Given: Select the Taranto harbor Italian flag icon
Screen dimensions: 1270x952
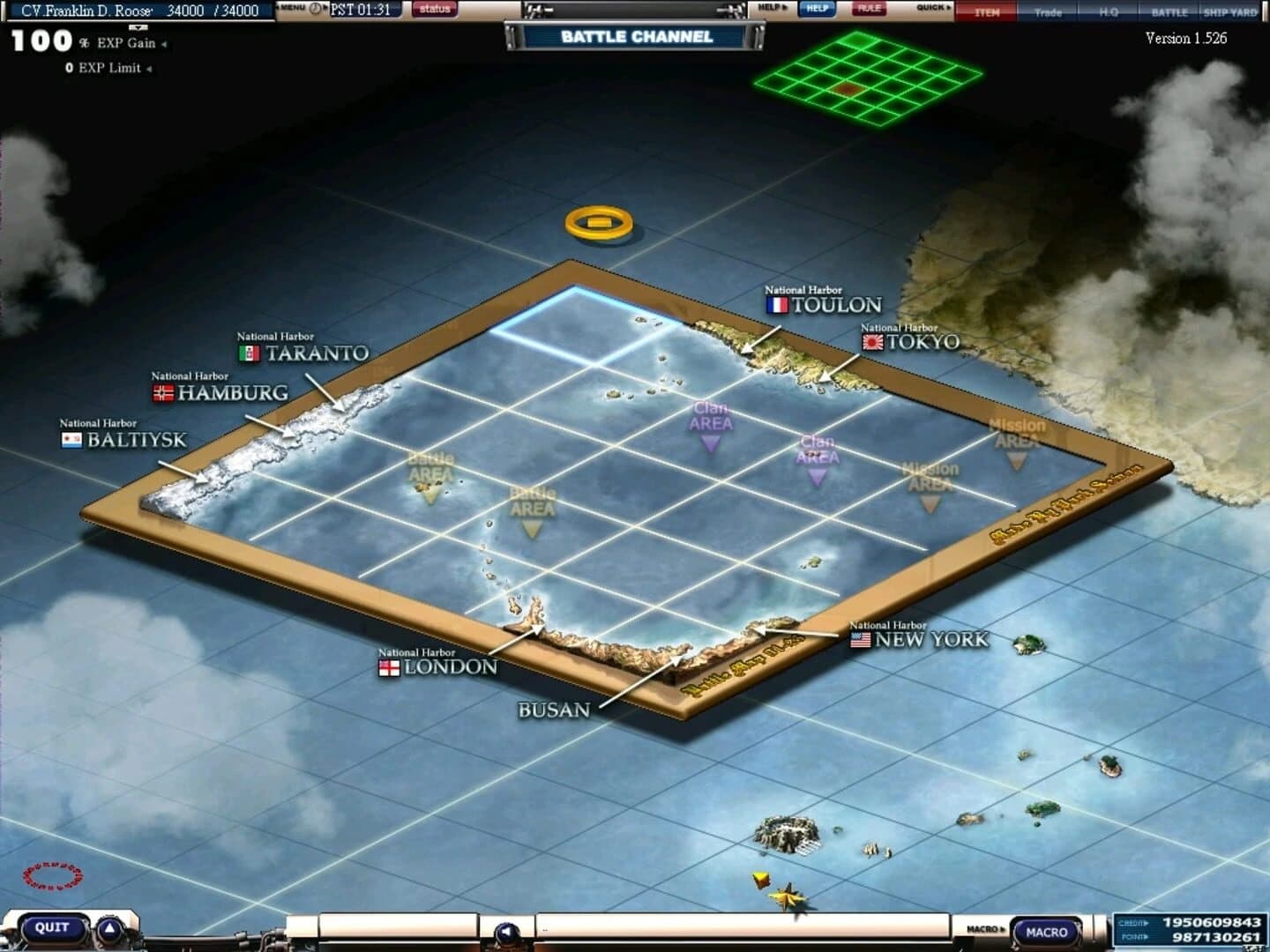Looking at the screenshot, I should click(250, 353).
